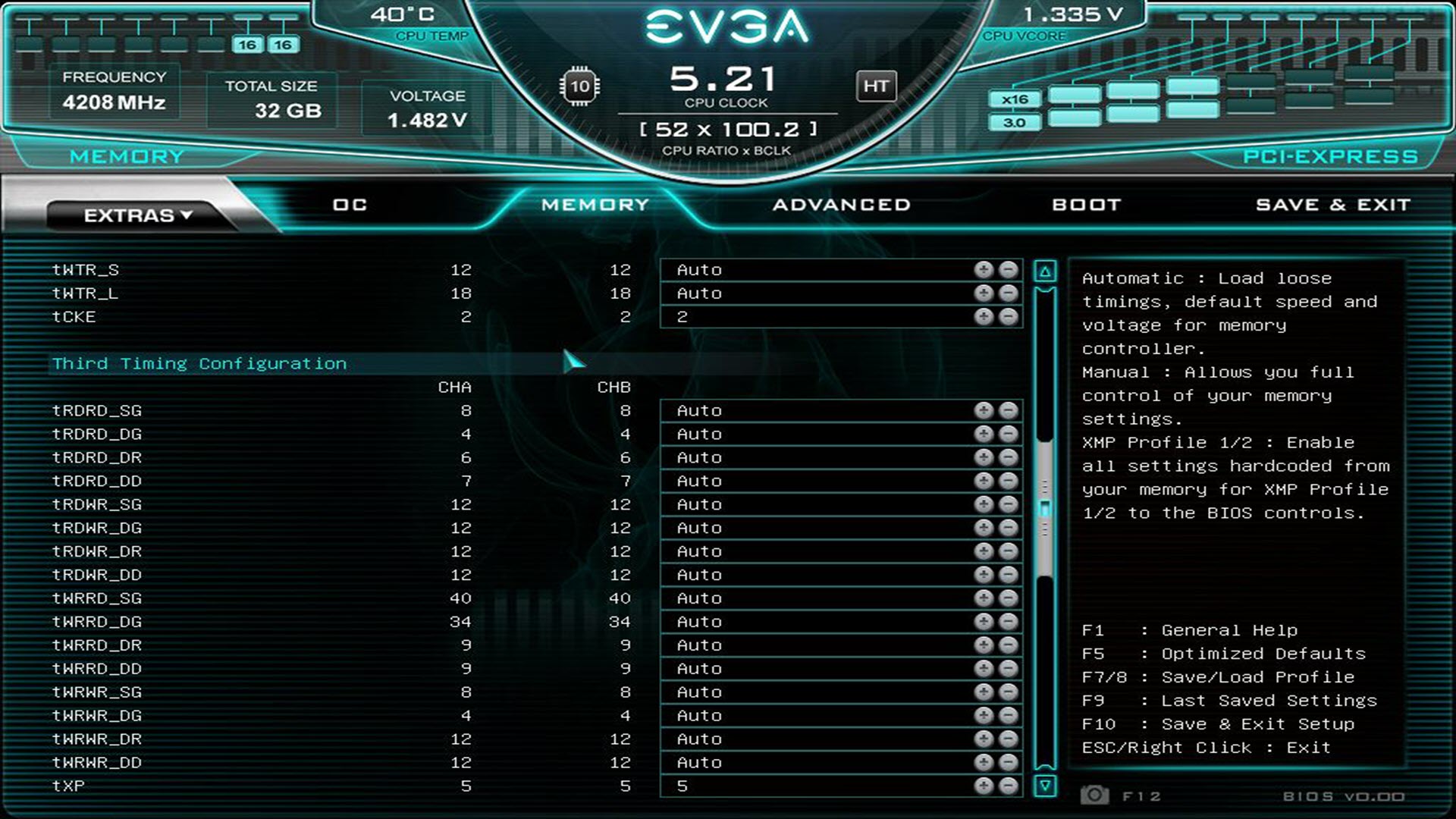The image size is (1456, 819).
Task: Increase tWRWR_DD using the plus button
Action: [x=984, y=763]
